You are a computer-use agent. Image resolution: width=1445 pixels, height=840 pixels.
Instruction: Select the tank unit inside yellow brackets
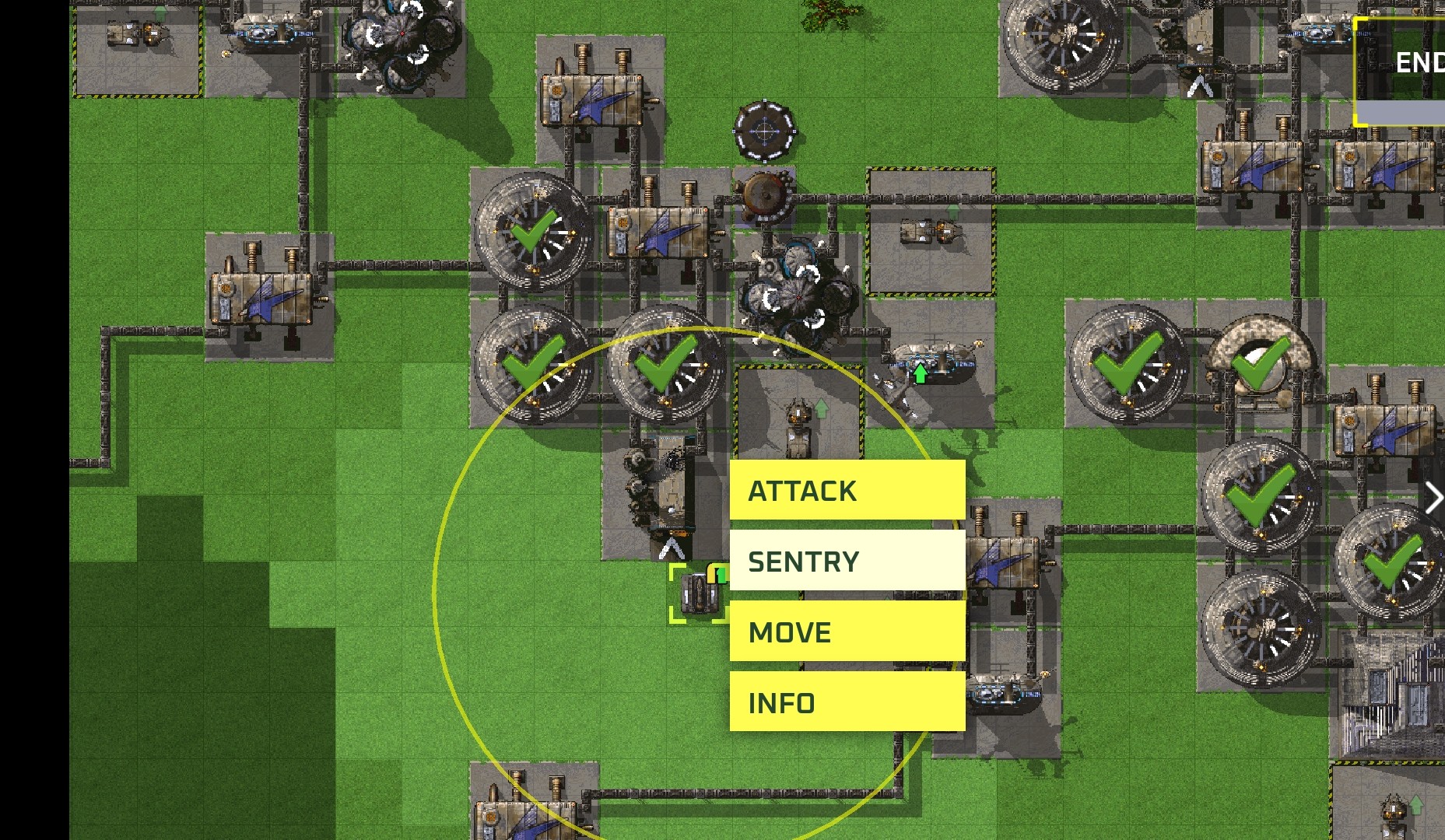point(699,593)
